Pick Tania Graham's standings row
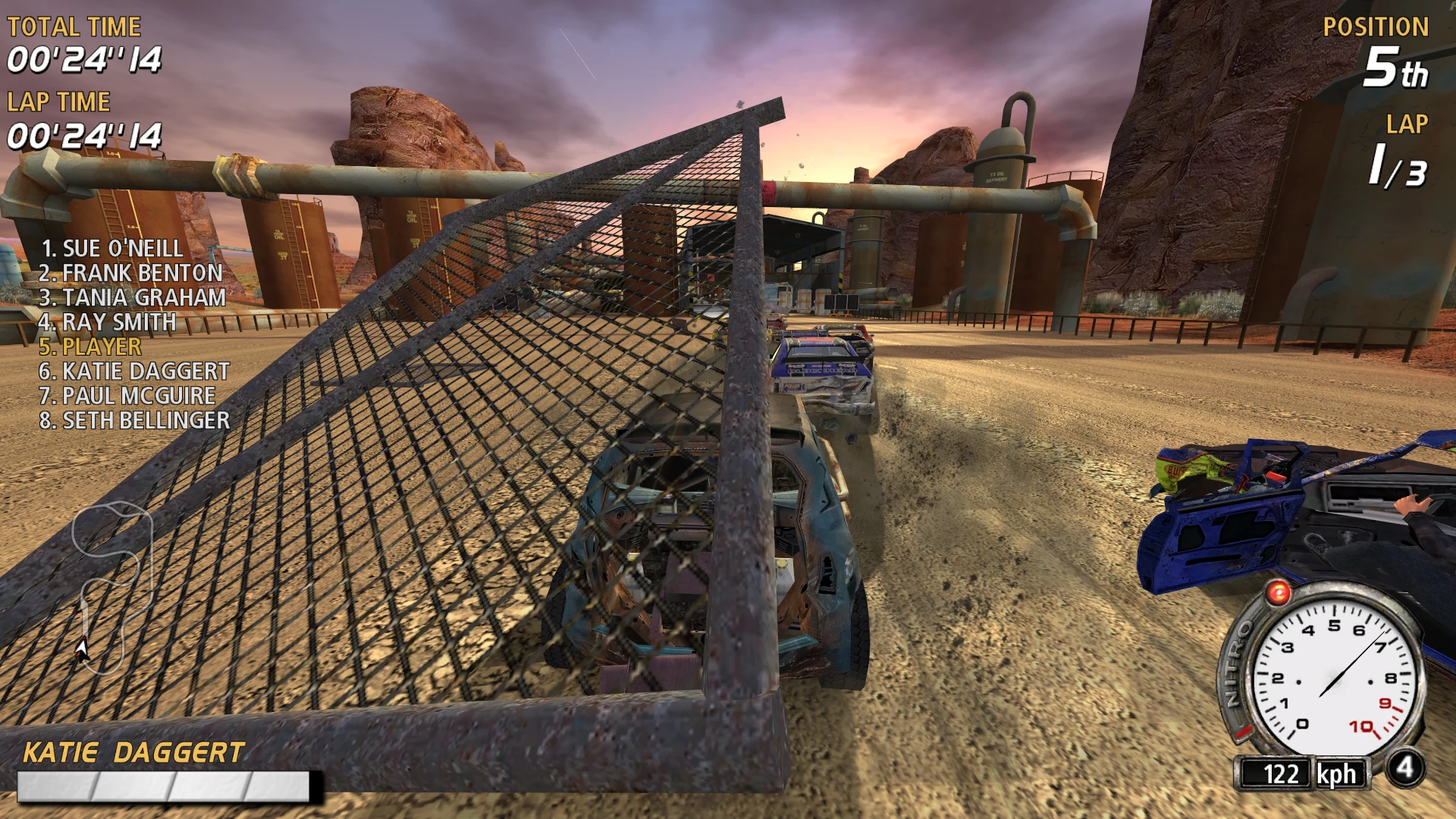This screenshot has height=819, width=1456. tap(132, 297)
